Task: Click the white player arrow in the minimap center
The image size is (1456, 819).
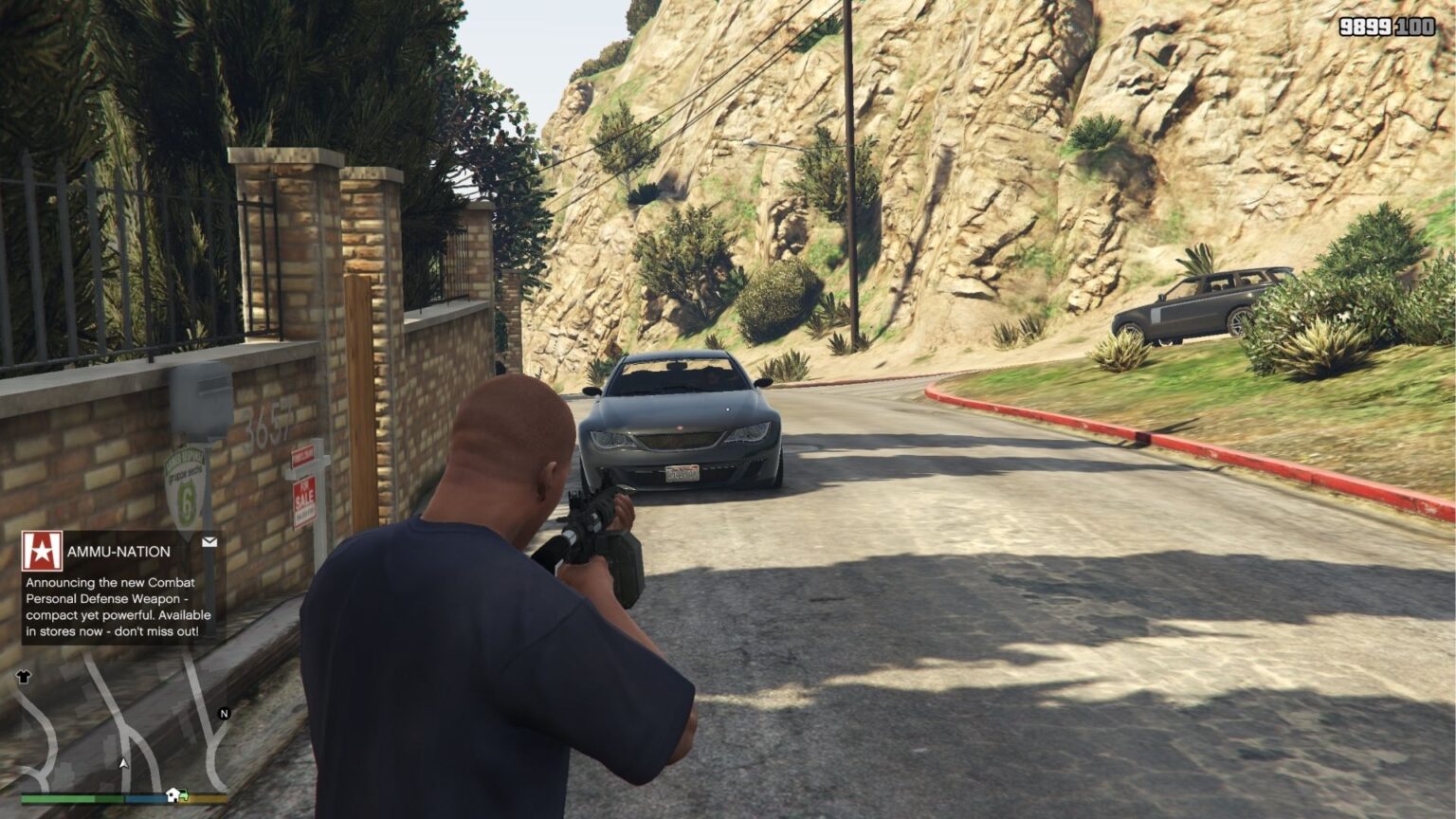Action: (x=123, y=764)
